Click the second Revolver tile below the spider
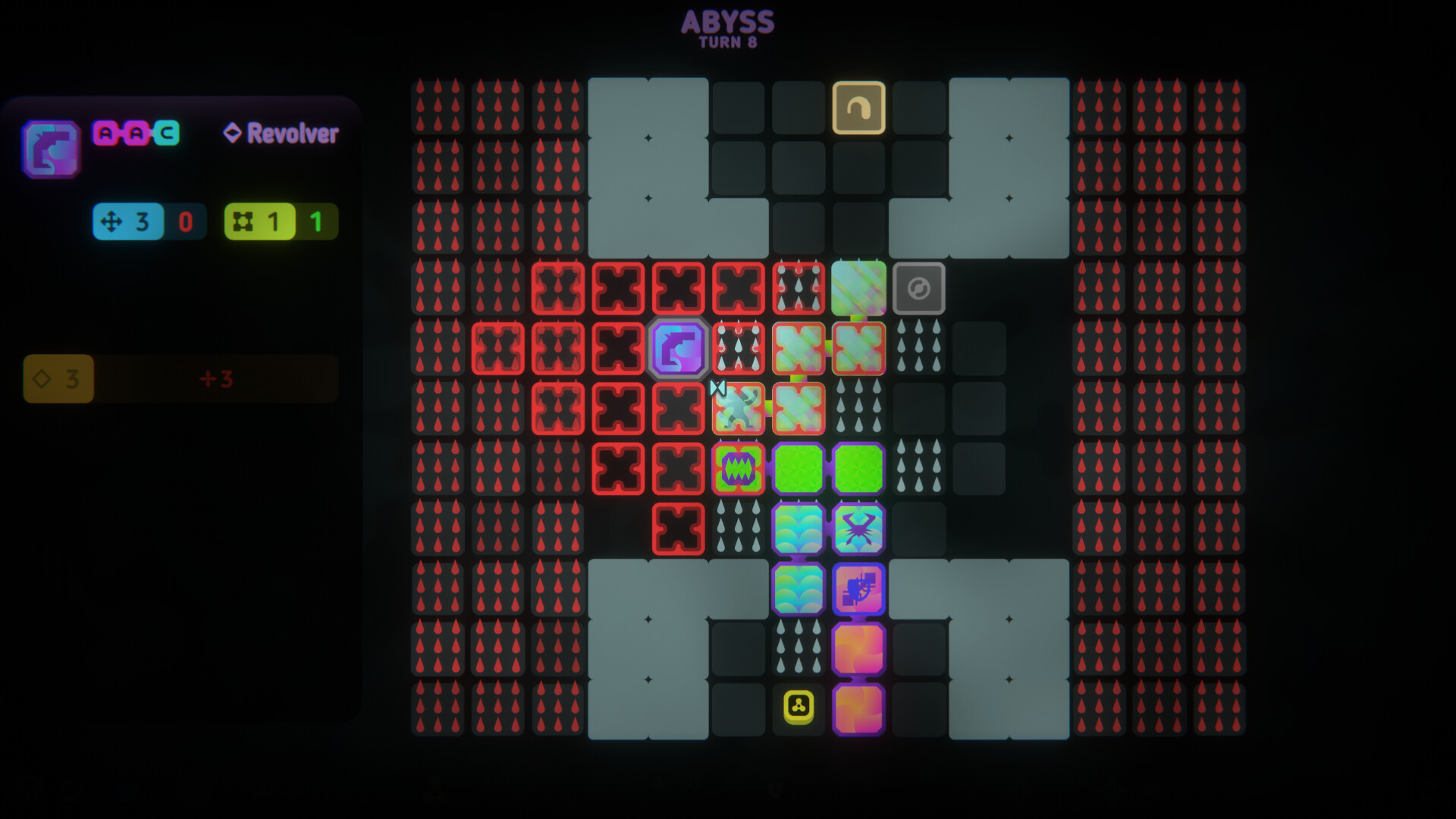Image resolution: width=1456 pixels, height=819 pixels. [858, 588]
